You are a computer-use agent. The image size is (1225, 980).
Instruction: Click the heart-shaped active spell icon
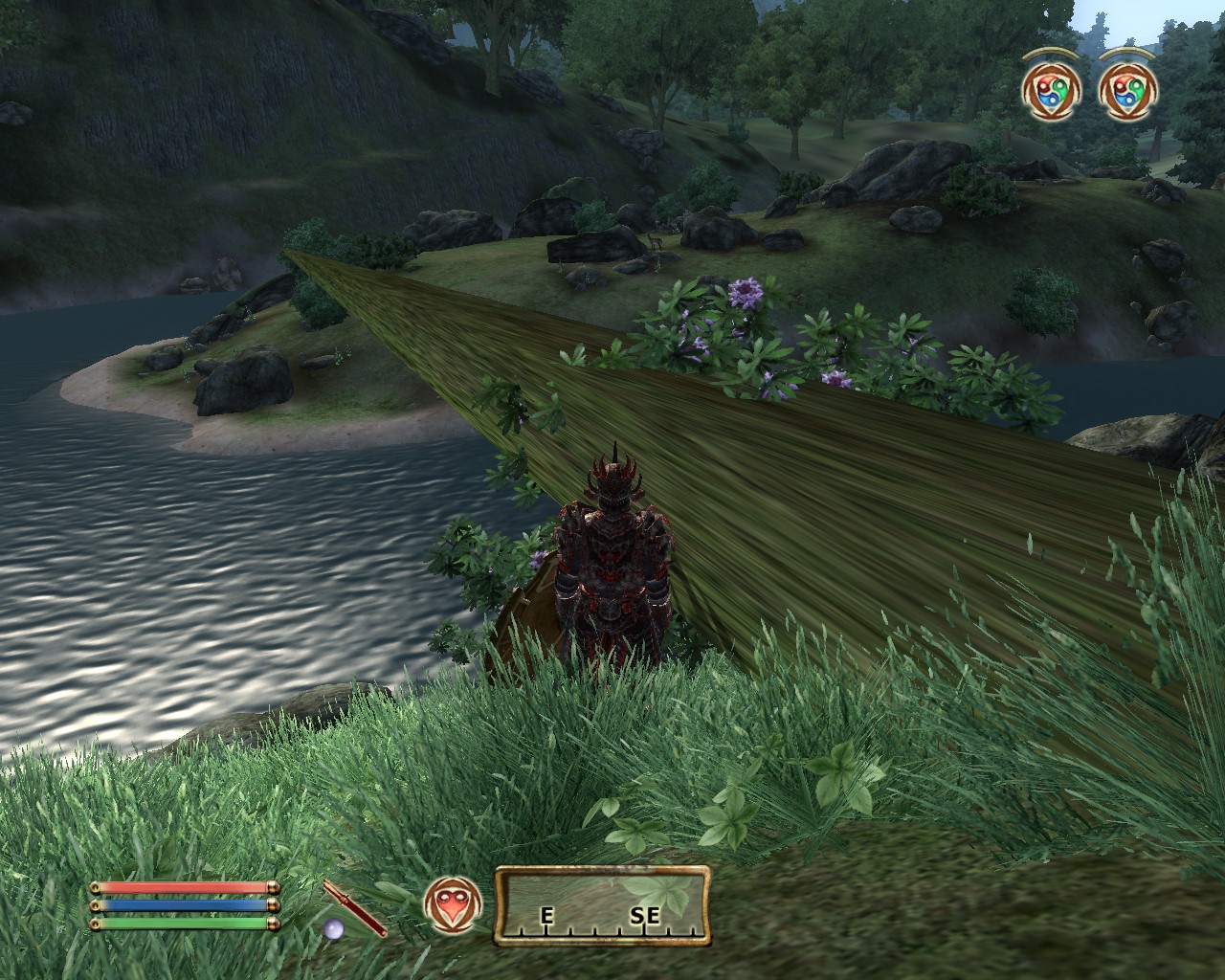[x=451, y=904]
